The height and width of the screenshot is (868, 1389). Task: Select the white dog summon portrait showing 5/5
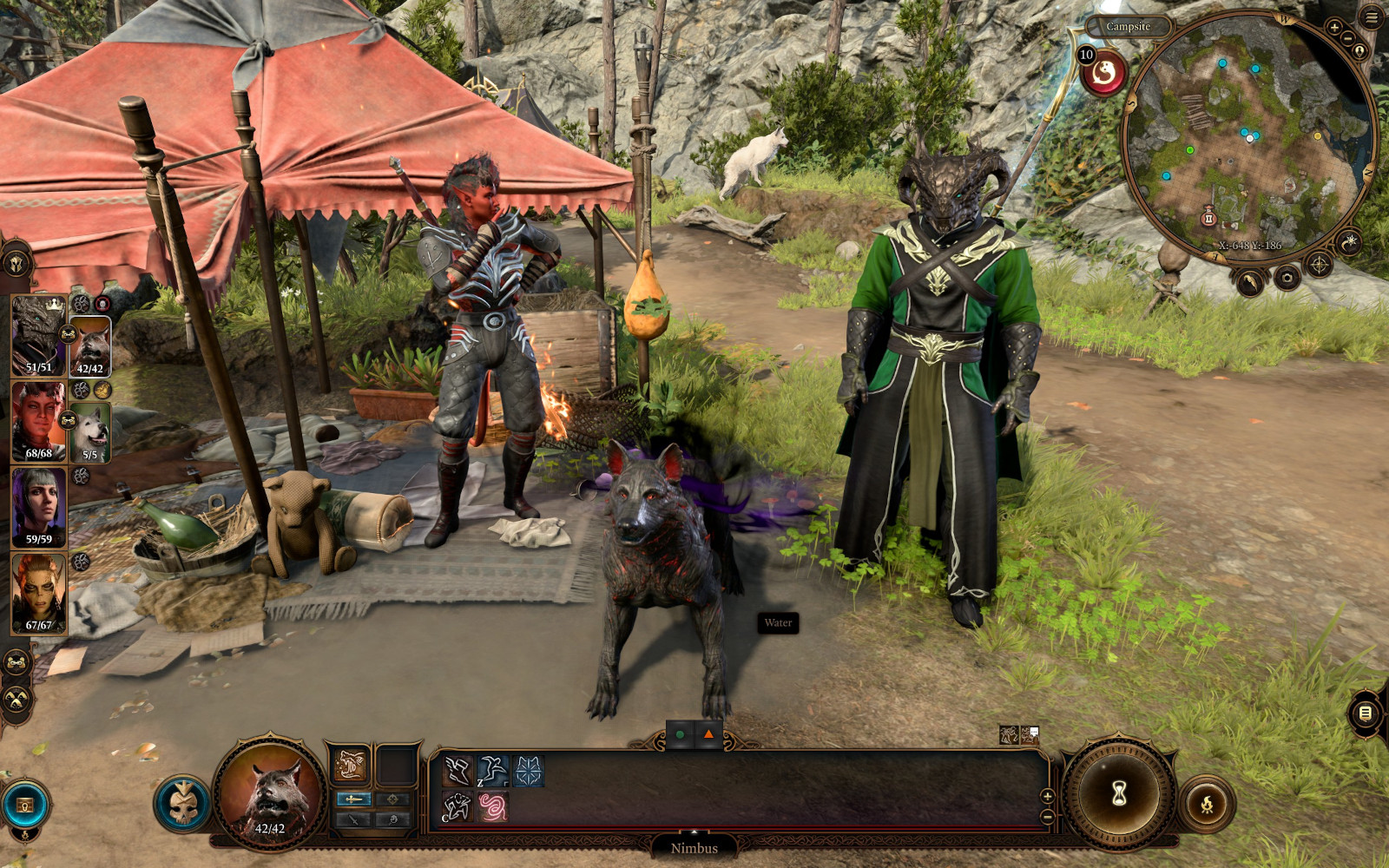(89, 431)
